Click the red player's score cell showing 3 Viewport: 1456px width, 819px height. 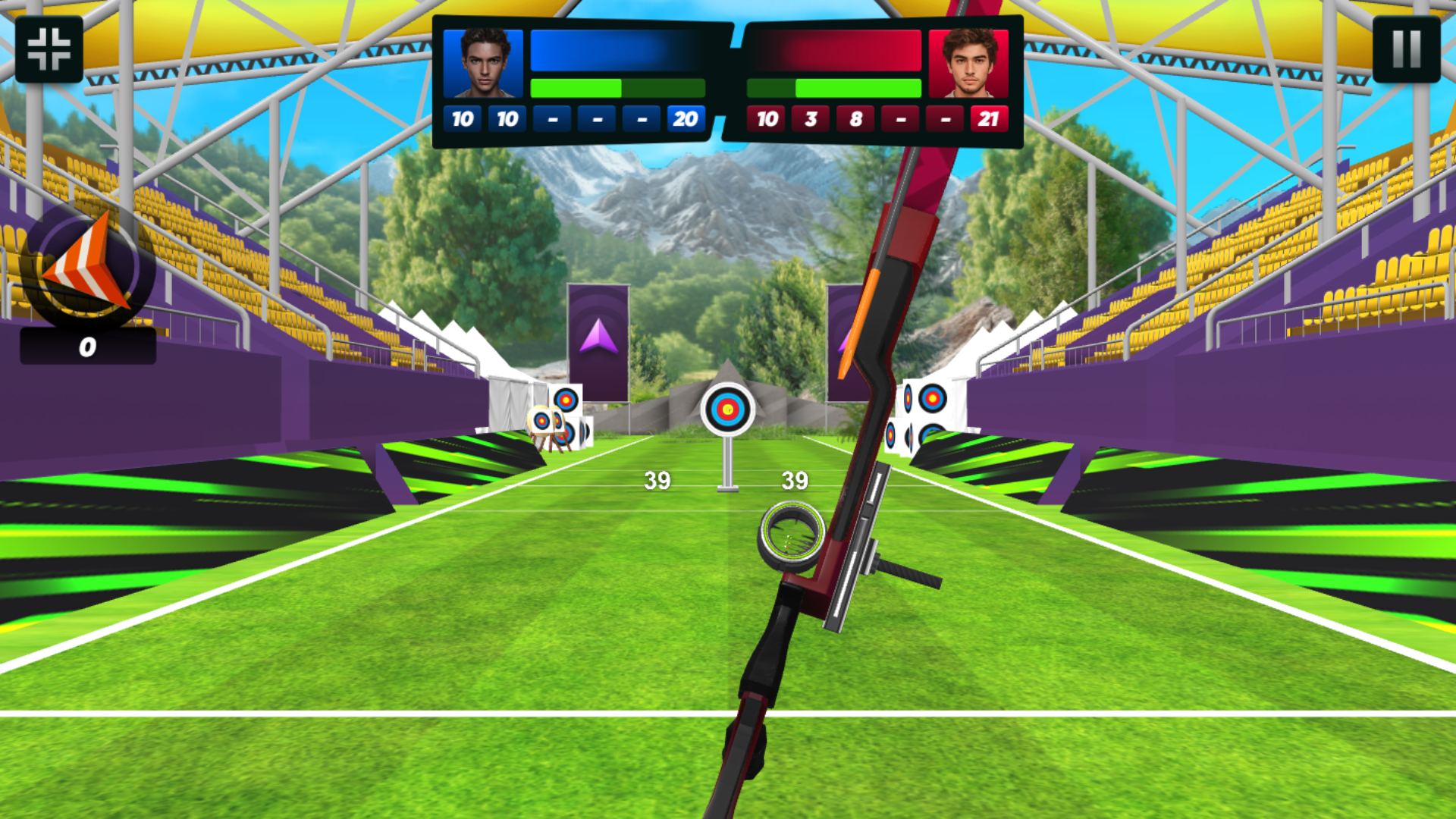click(810, 118)
